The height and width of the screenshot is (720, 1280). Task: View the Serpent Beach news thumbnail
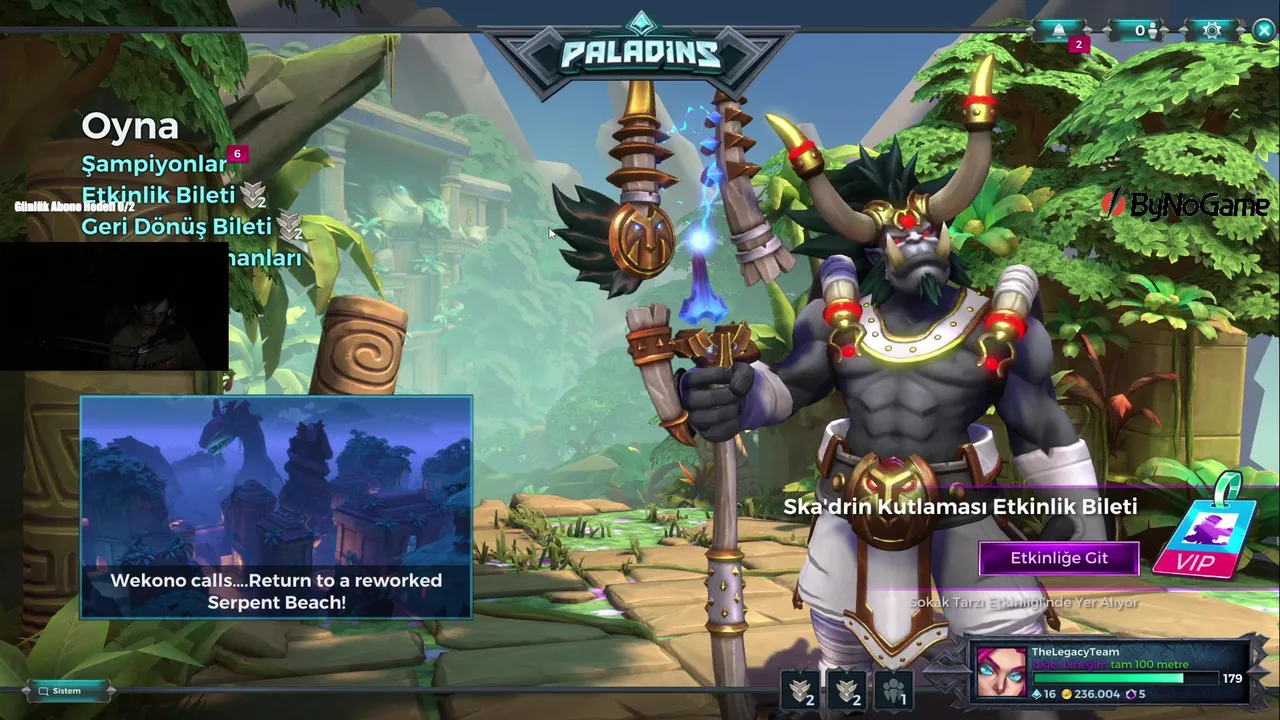point(276,507)
